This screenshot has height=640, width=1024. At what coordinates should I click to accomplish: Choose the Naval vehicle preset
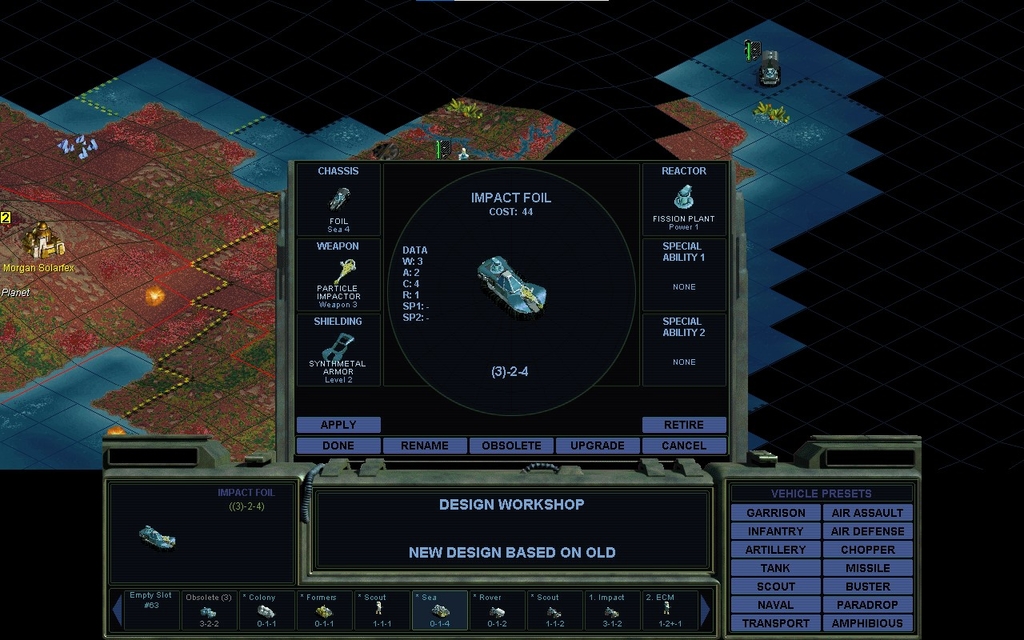click(x=775, y=605)
